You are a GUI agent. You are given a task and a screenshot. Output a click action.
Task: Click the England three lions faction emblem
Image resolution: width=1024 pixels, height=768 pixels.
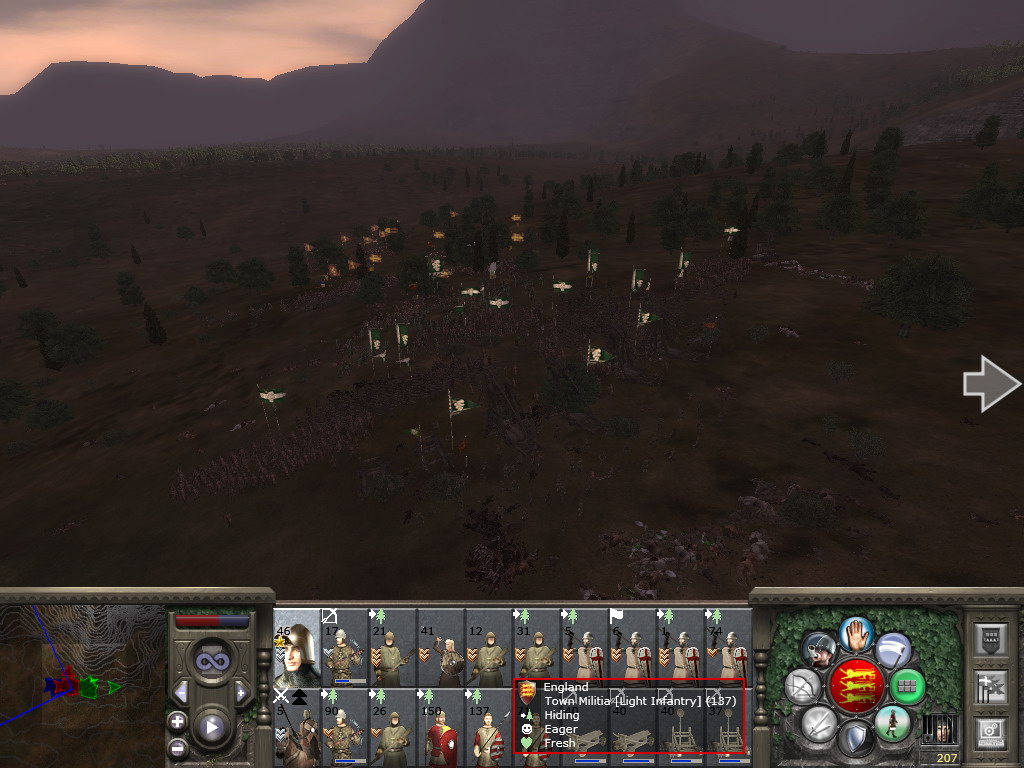[856, 686]
